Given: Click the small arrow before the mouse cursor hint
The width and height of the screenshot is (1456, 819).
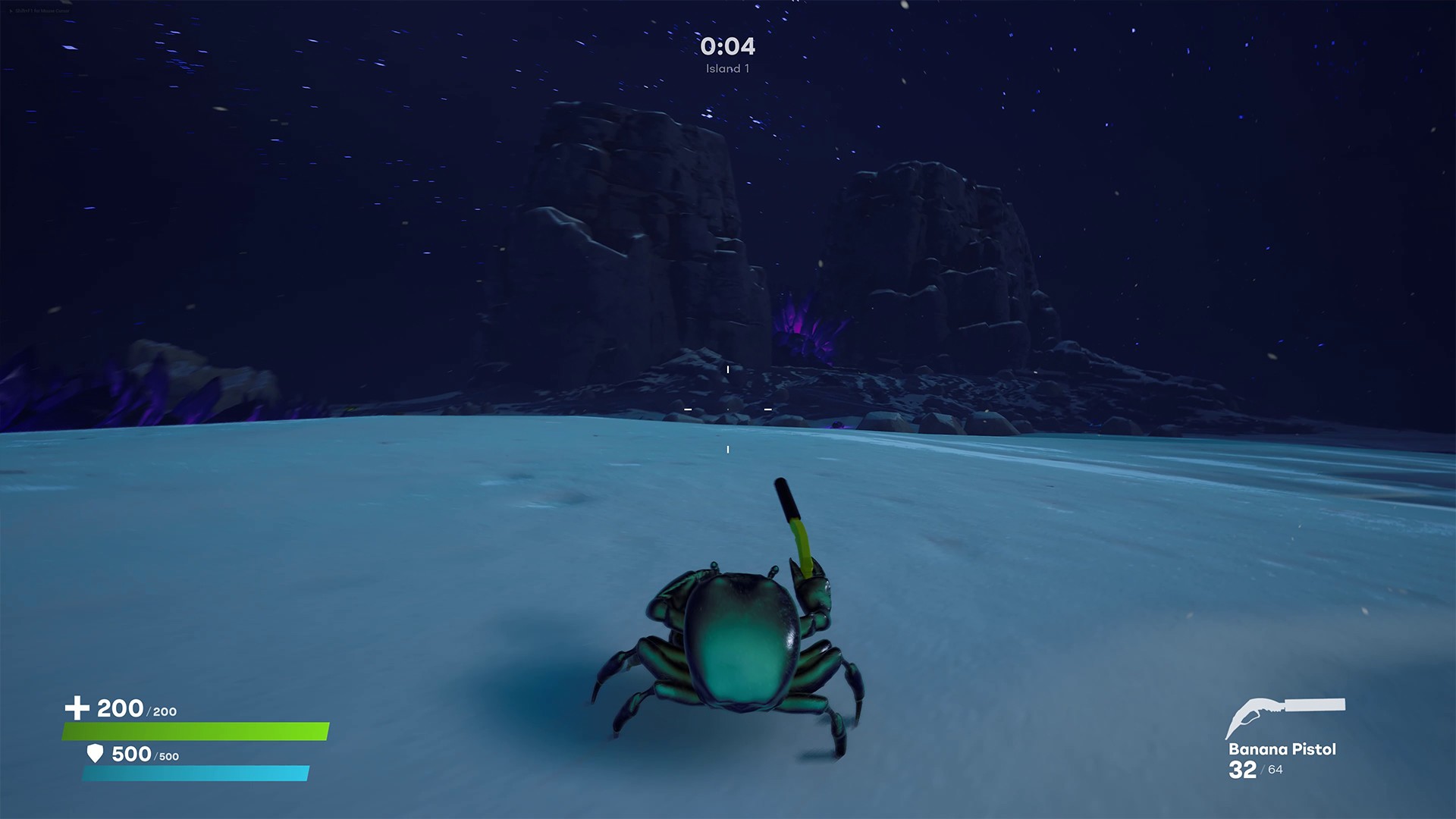Looking at the screenshot, I should (11, 11).
